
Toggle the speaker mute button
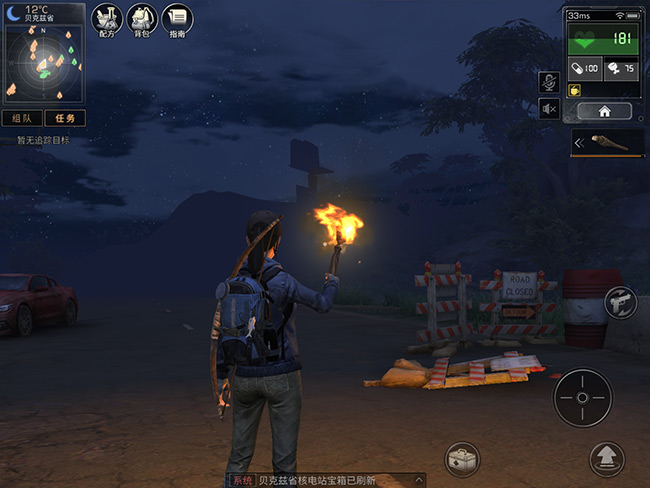click(x=548, y=108)
